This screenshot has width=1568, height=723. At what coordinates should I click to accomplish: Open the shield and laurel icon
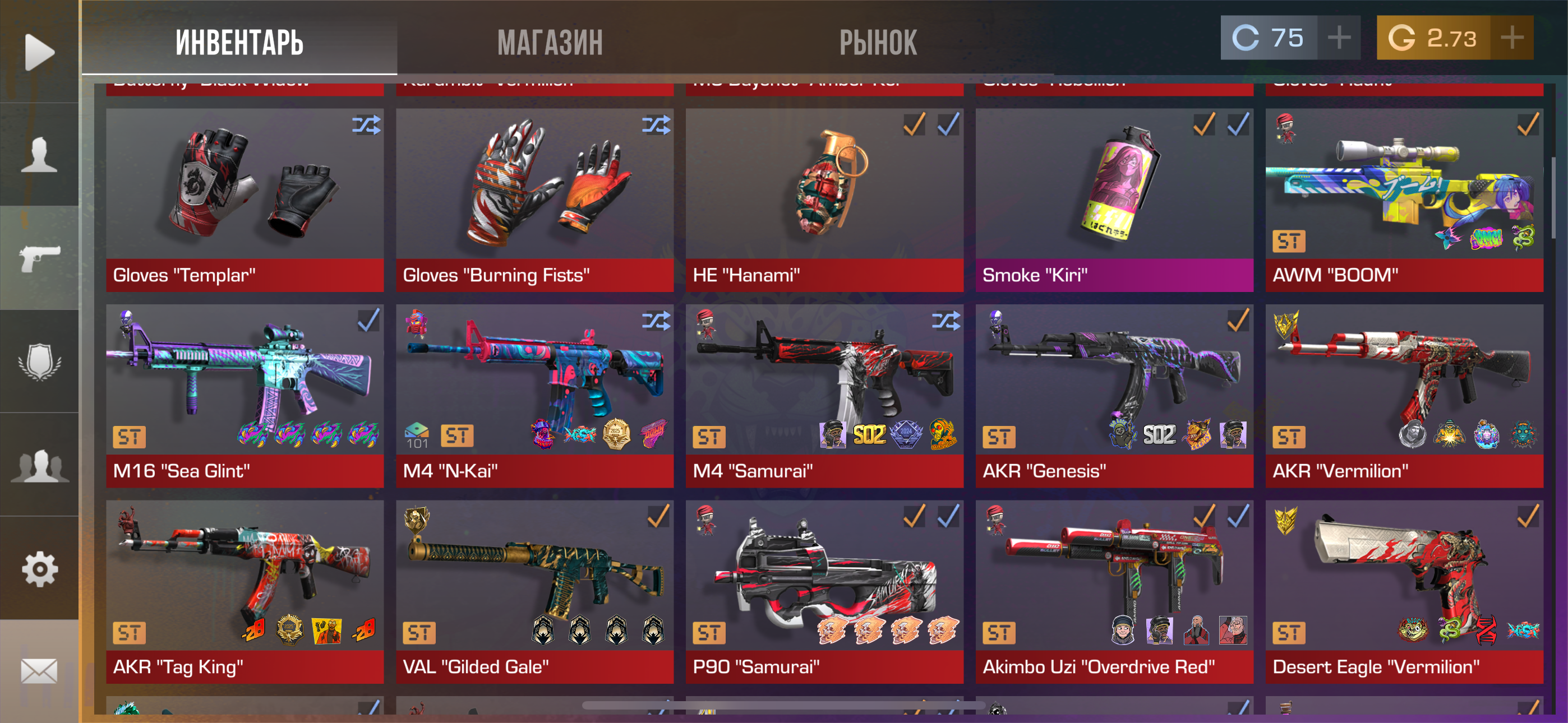[x=39, y=361]
